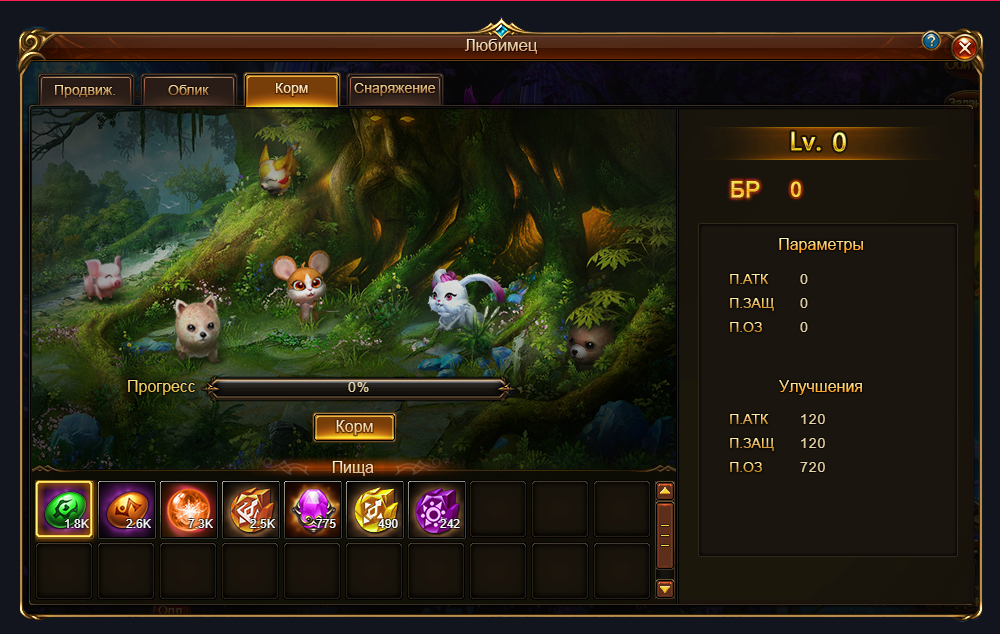Open the Облик tab
The height and width of the screenshot is (634, 1000).
[189, 90]
